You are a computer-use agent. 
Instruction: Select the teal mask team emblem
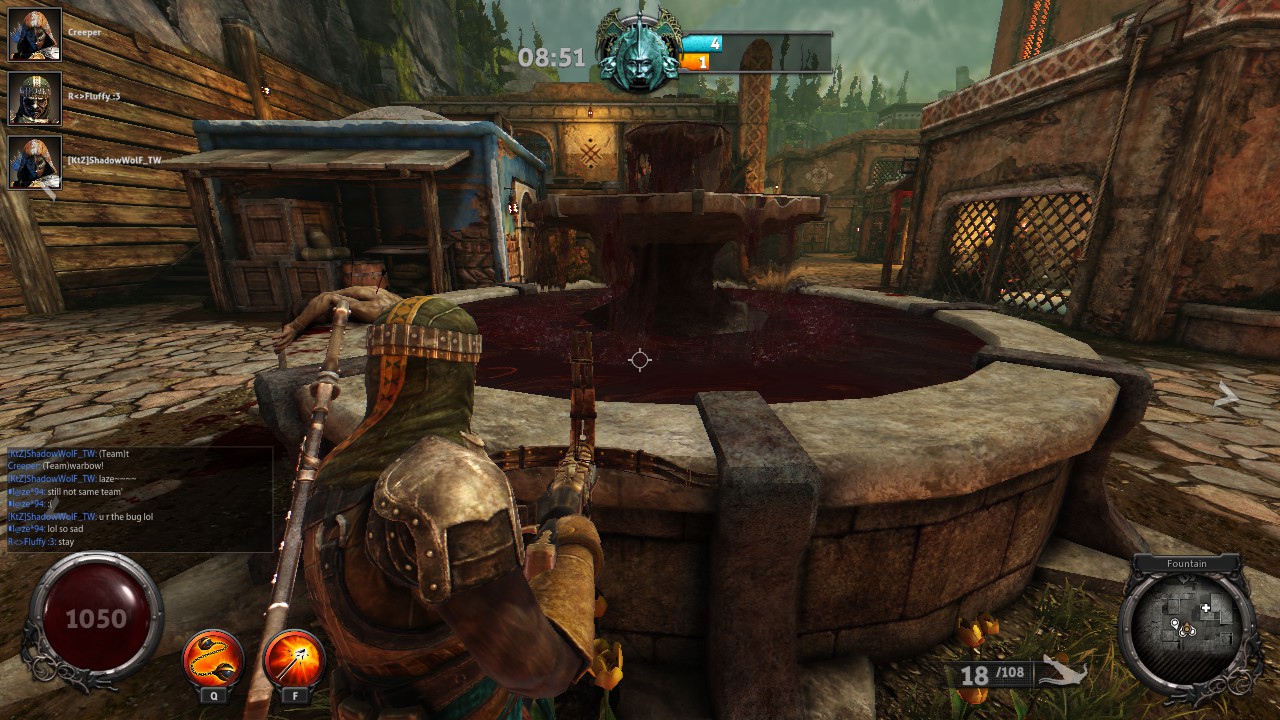639,52
